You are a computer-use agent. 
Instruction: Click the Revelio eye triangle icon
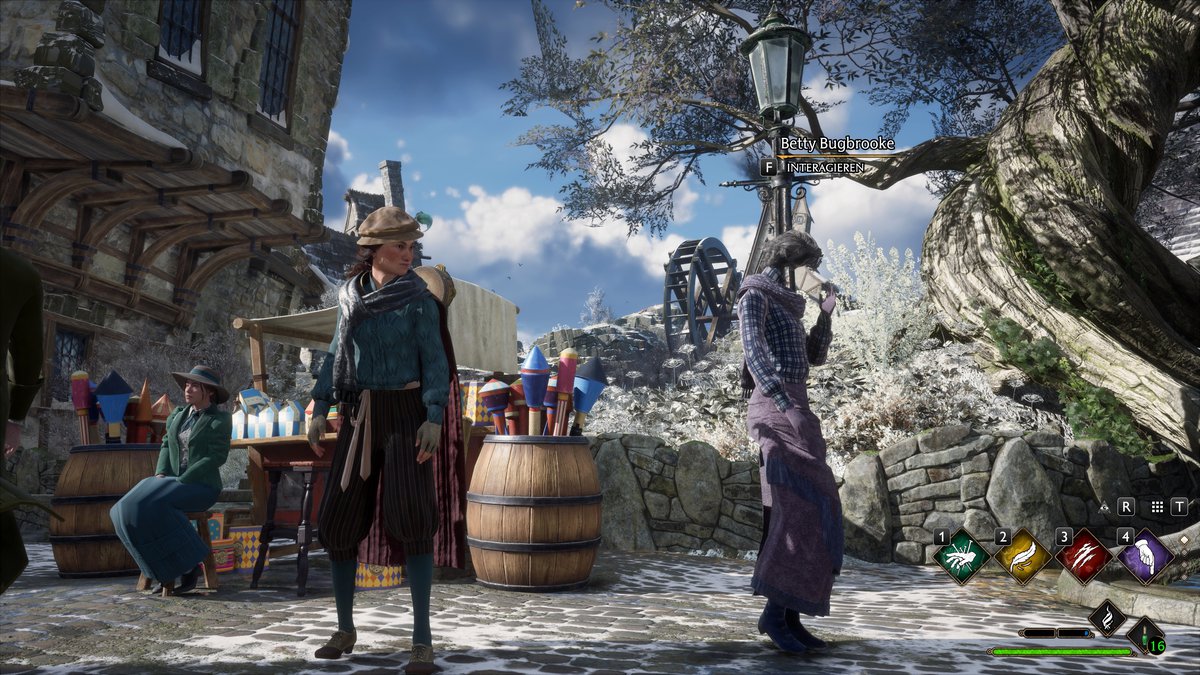coord(1103,507)
